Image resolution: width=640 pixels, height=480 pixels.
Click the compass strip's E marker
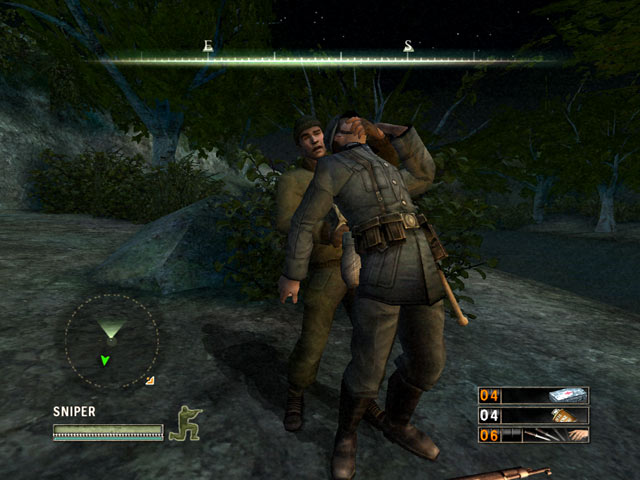click(208, 46)
